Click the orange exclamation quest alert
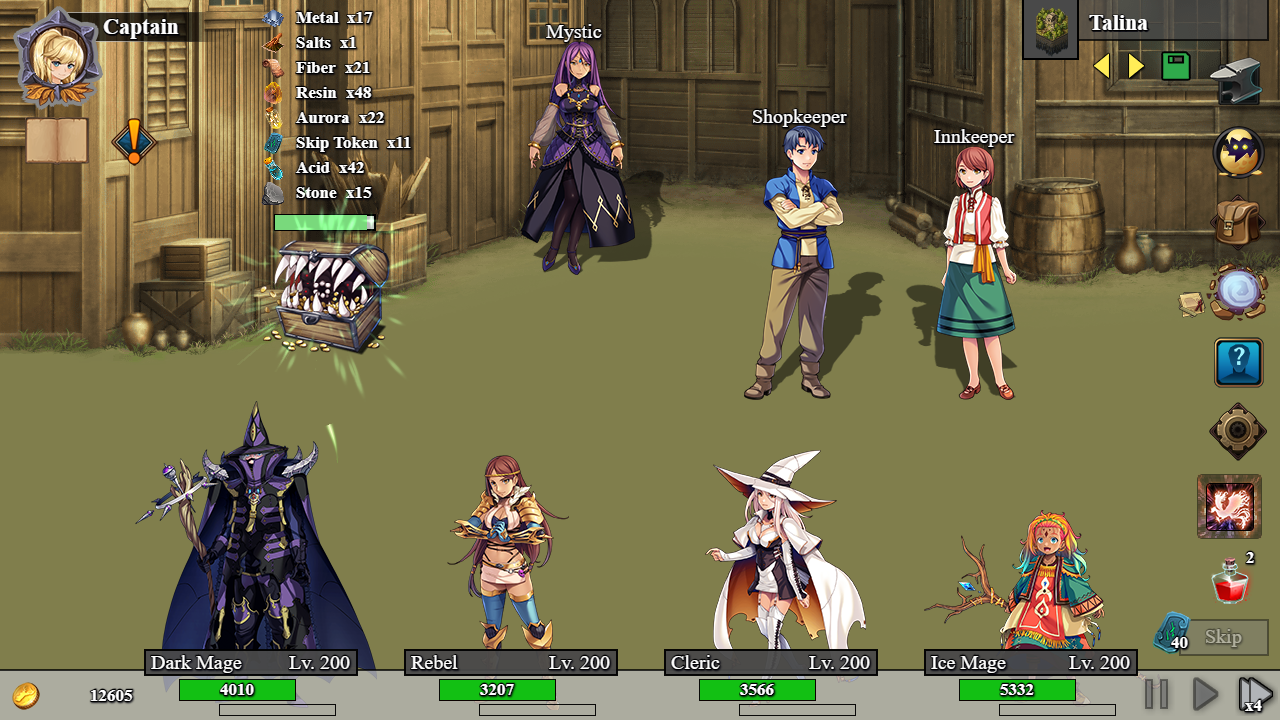This screenshot has height=720, width=1280. pyautogui.click(x=133, y=141)
